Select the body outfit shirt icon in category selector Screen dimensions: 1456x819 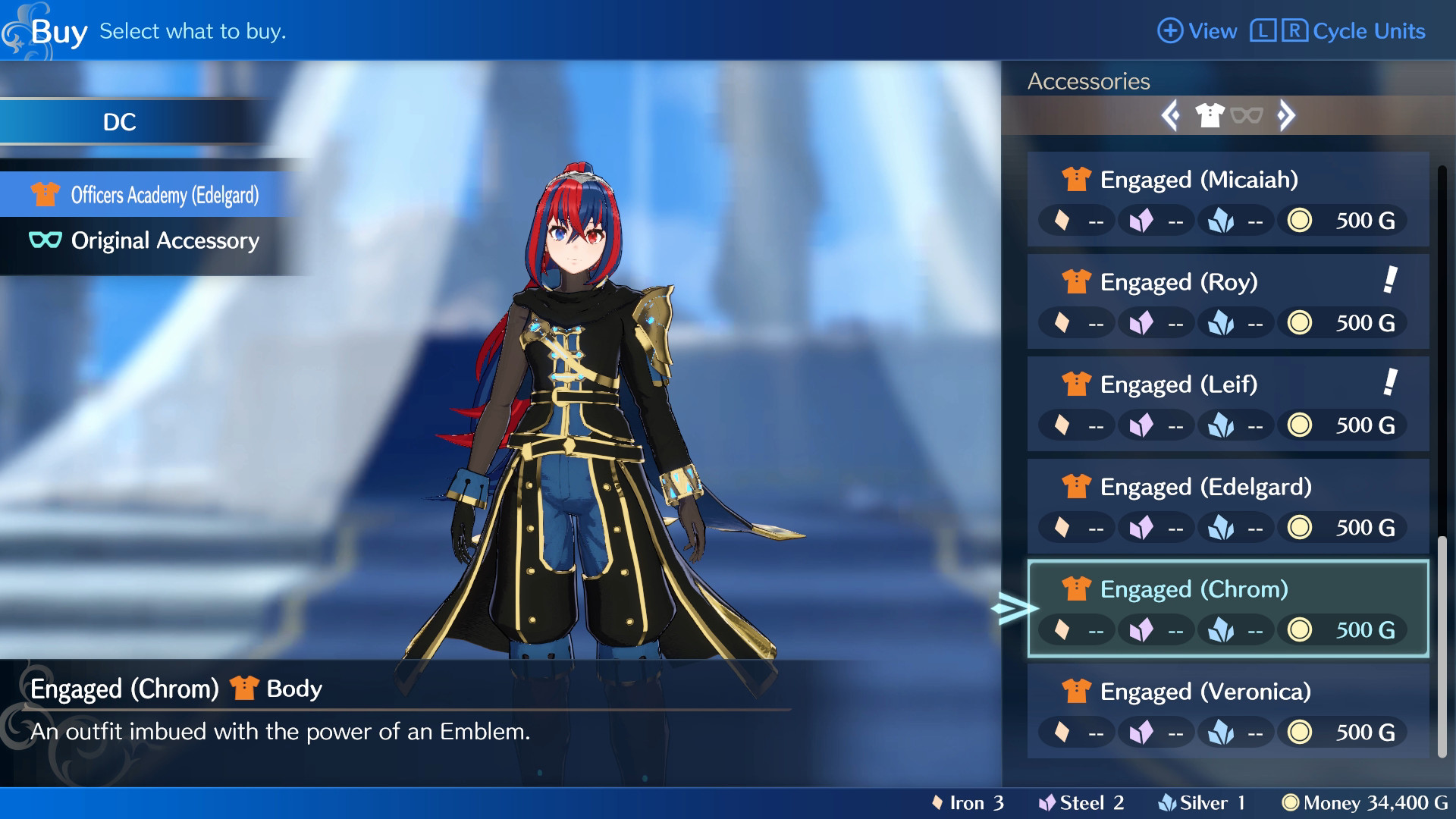(x=1211, y=115)
